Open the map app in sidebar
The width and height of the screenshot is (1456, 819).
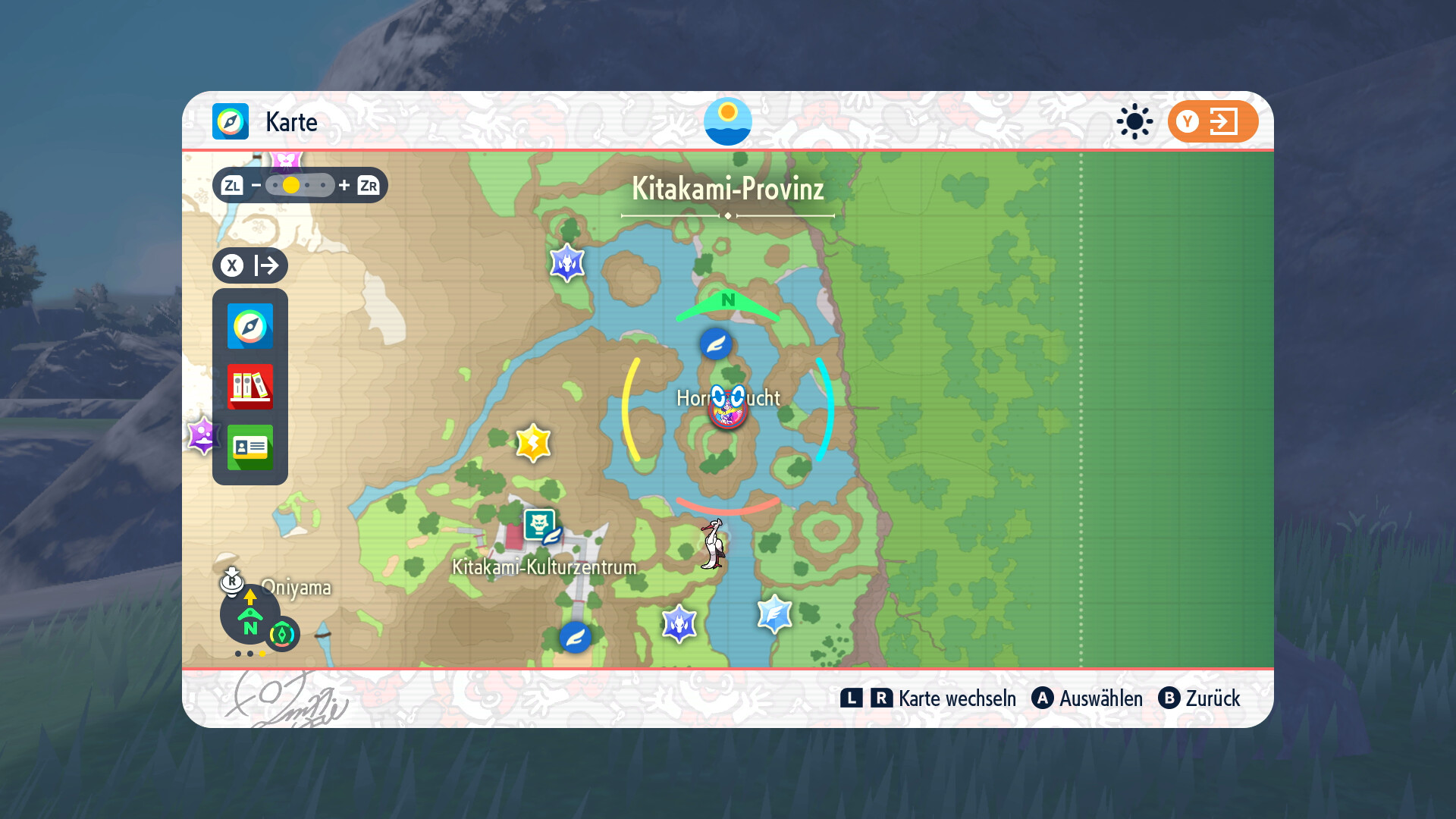click(249, 326)
